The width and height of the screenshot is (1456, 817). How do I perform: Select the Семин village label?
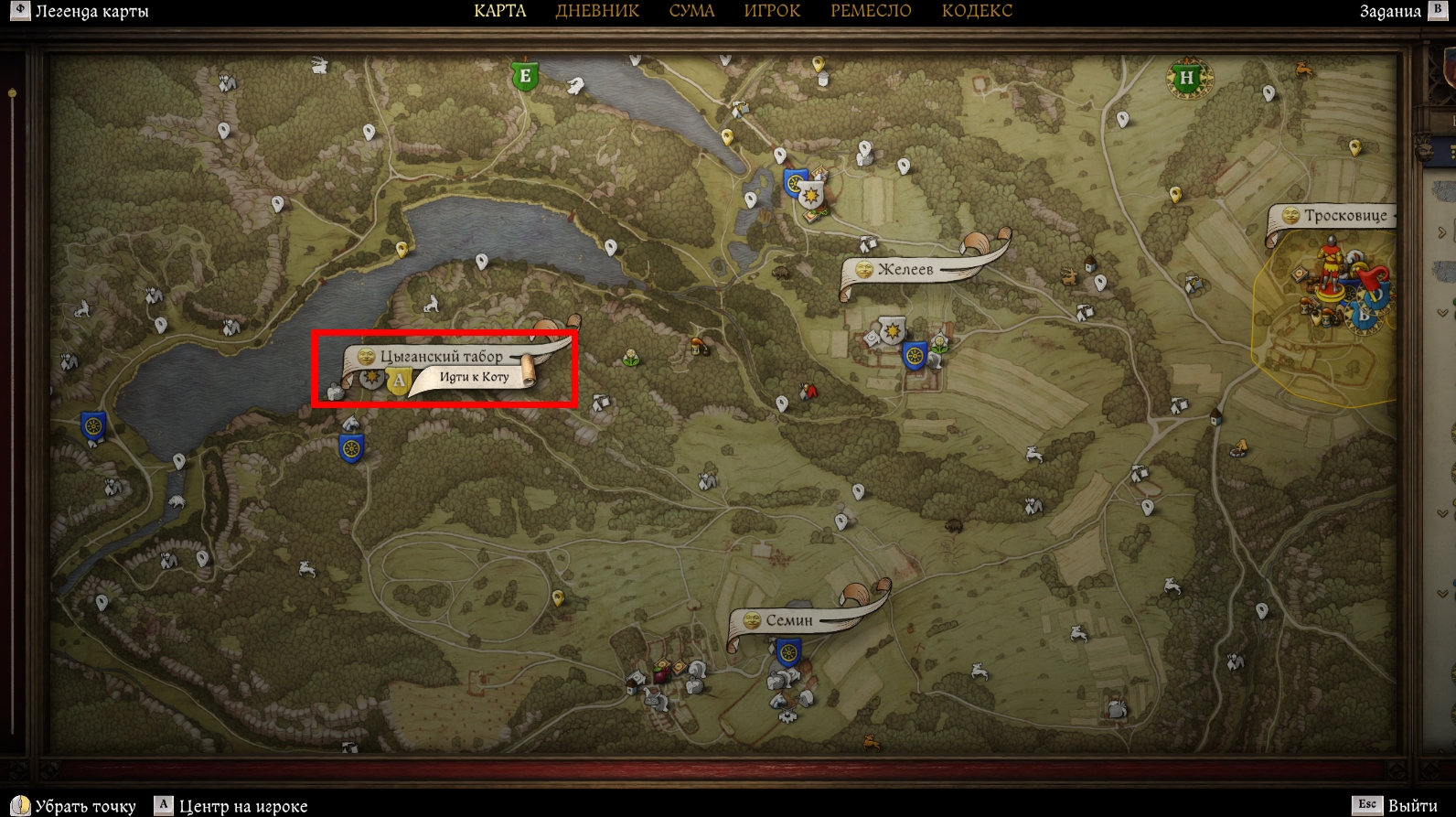pos(788,620)
